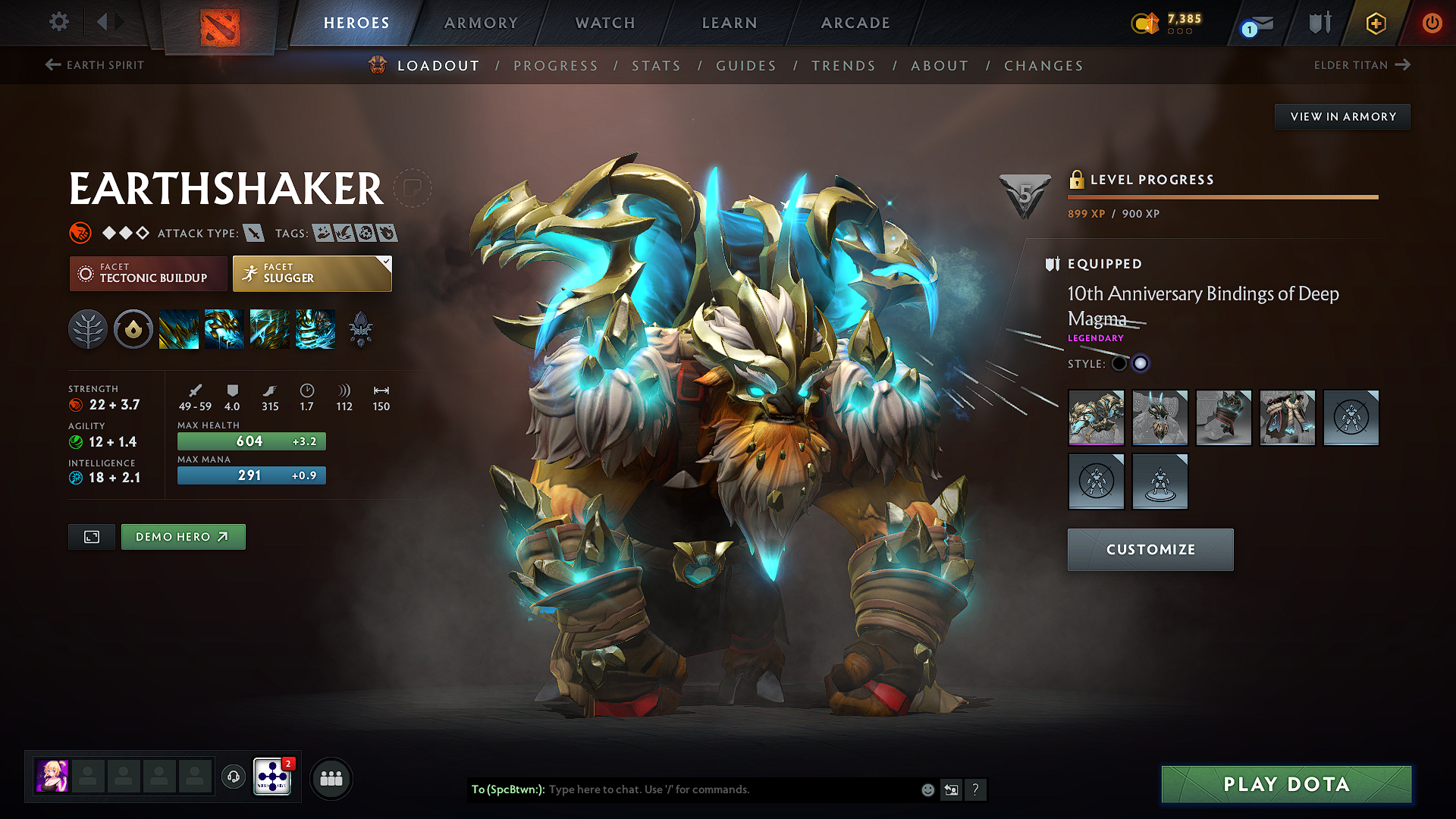Select the Slugger facet
The height and width of the screenshot is (819, 1456).
click(311, 273)
